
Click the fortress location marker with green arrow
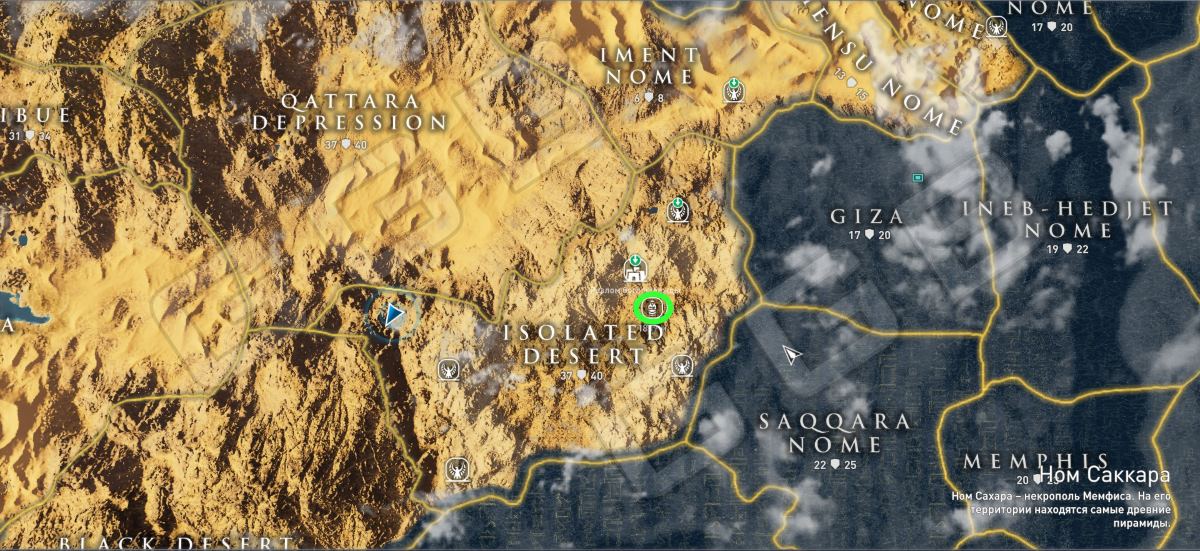pyautogui.click(x=635, y=268)
